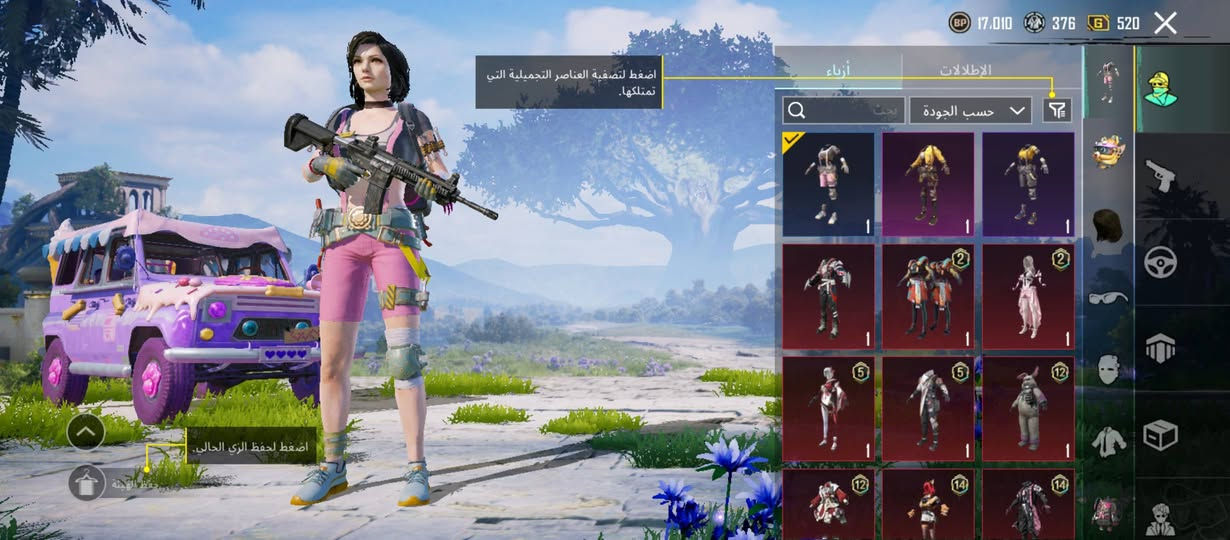Select the equipped pink shorts outfit
1230x540 pixels.
[x=828, y=184]
